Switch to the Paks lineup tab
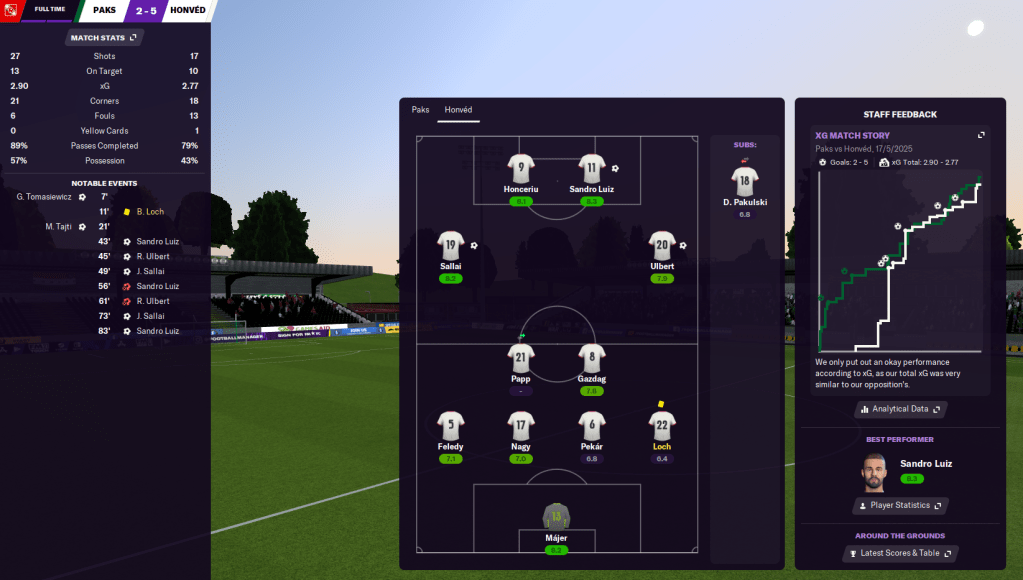This screenshot has height=580, width=1023. [x=420, y=110]
